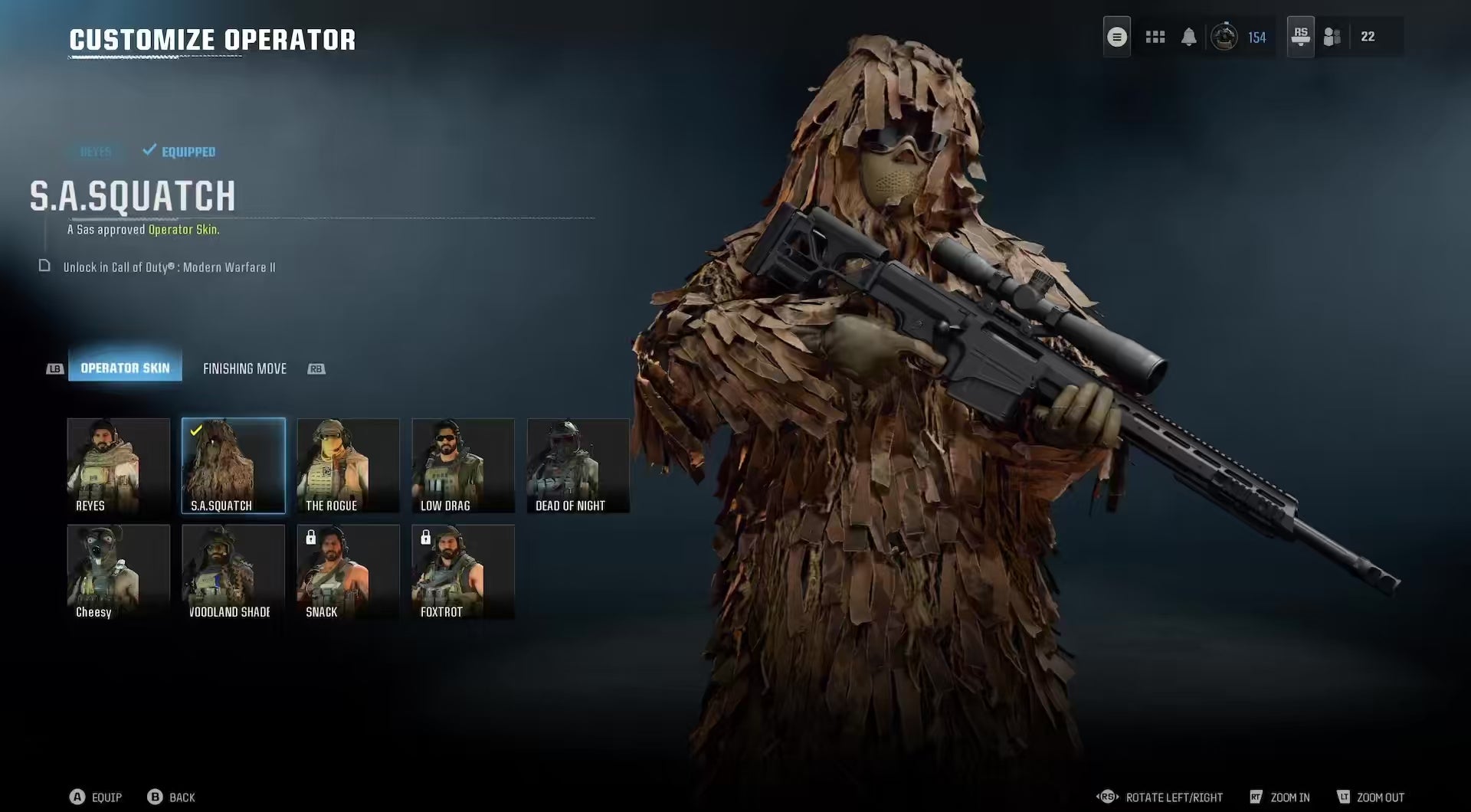Select the Low Drag skin
This screenshot has height=812, width=1471.
(463, 466)
